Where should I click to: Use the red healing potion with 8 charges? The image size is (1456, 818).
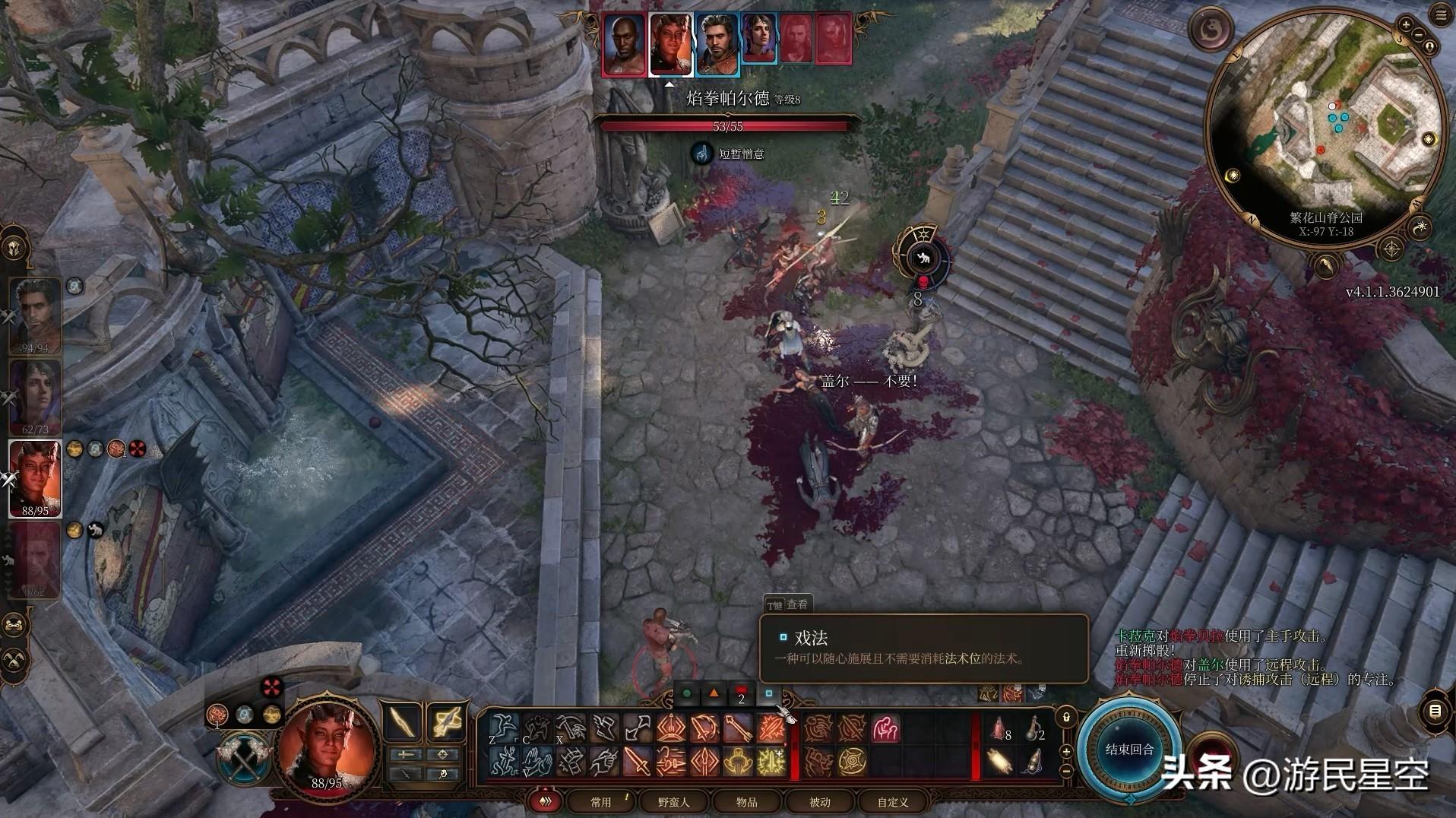tap(999, 728)
